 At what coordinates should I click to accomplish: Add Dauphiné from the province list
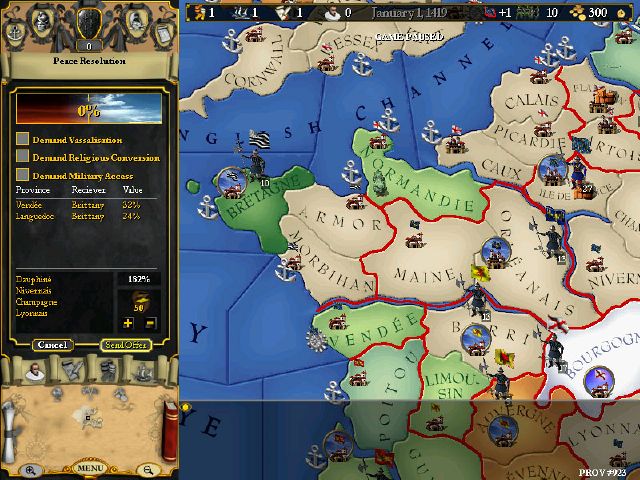tap(36, 277)
